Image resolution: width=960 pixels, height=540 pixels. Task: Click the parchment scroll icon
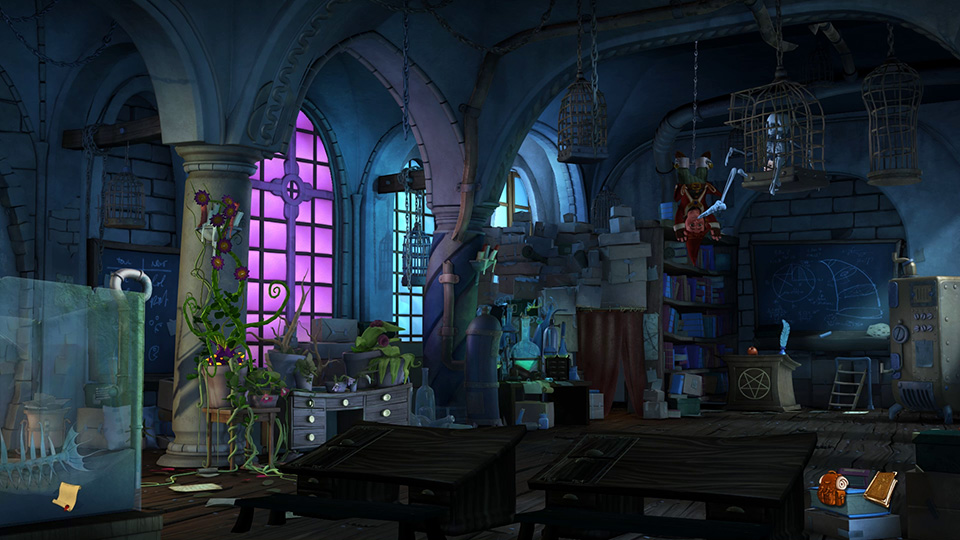[67, 495]
